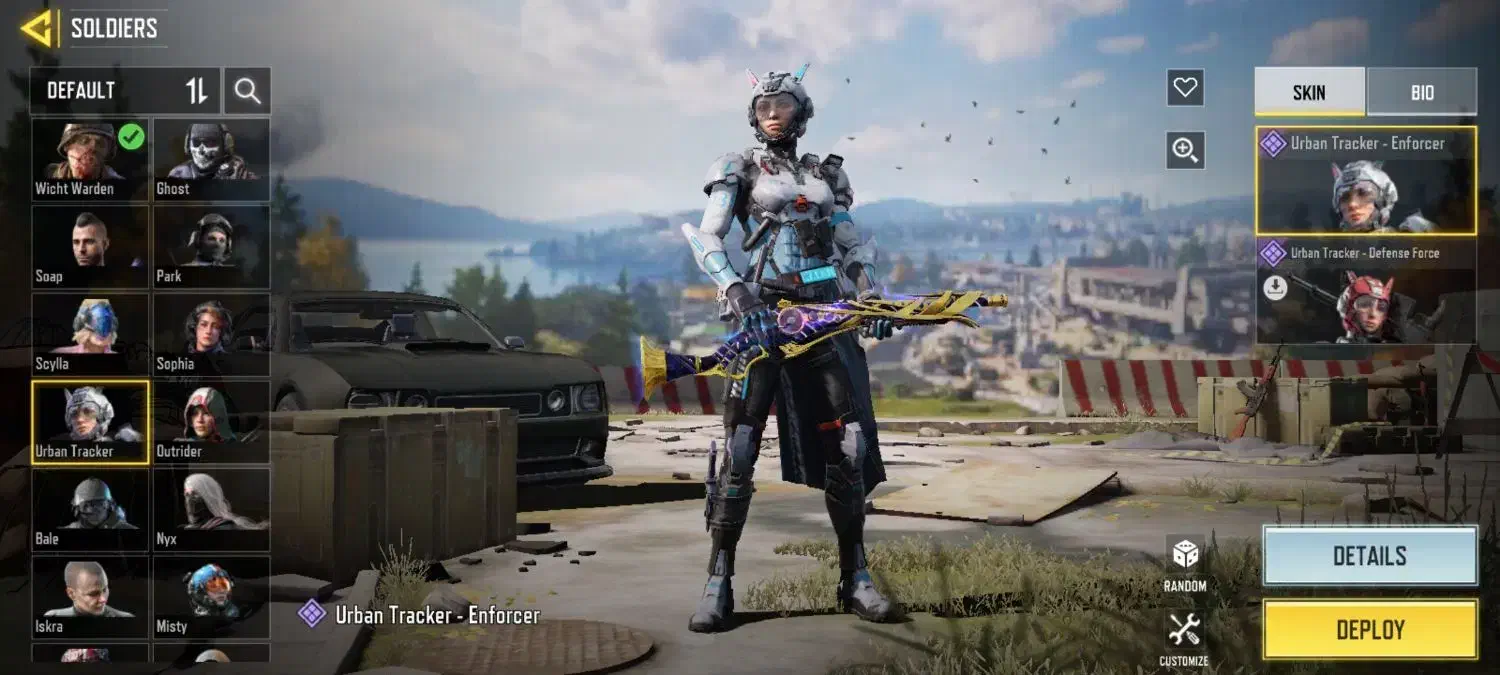1500x675 pixels.
Task: Select the Wicht Warden soldier
Action: coord(90,160)
